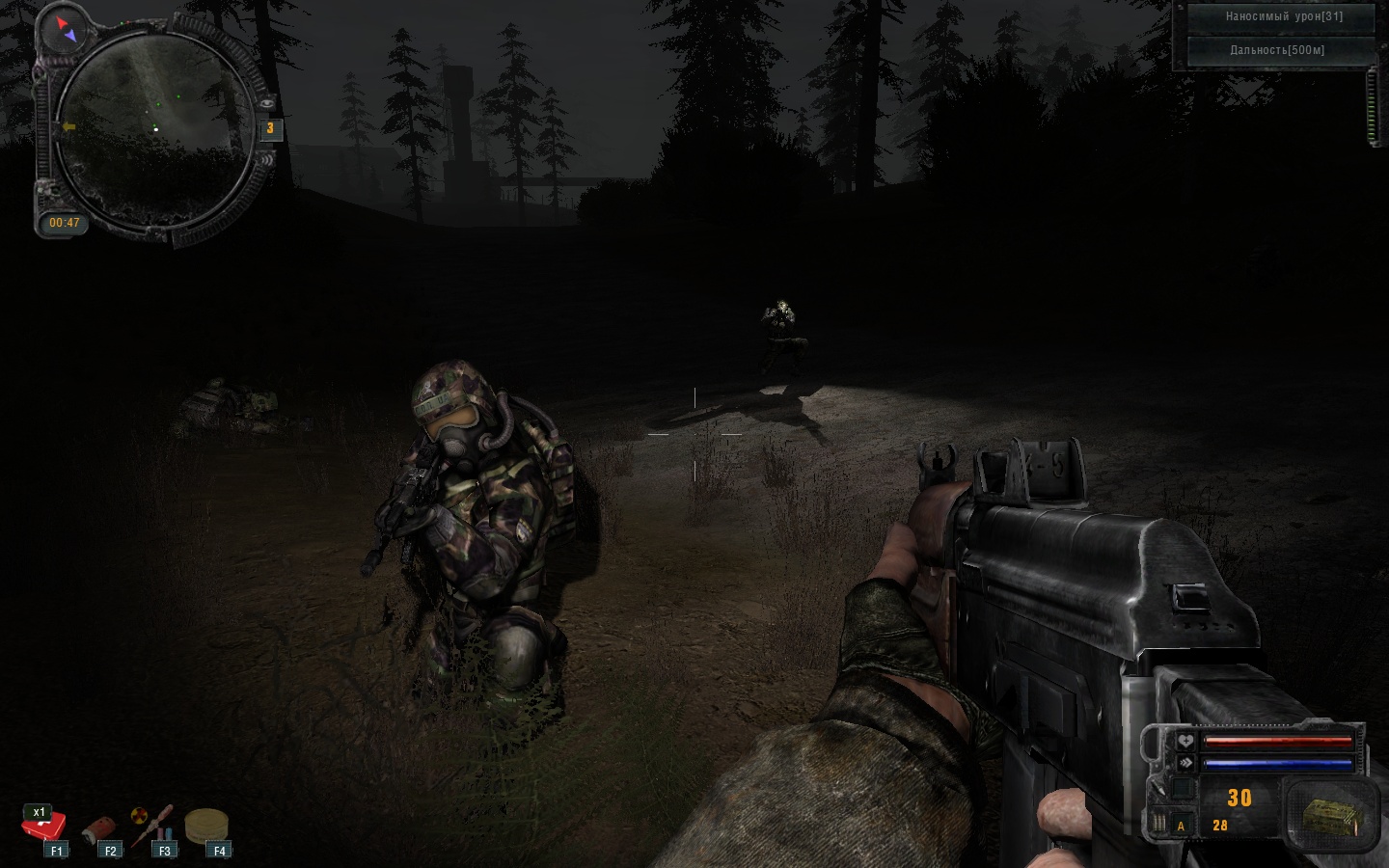1389x868 pixels.
Task: Click the compass above the minimap
Action: [x=66, y=30]
